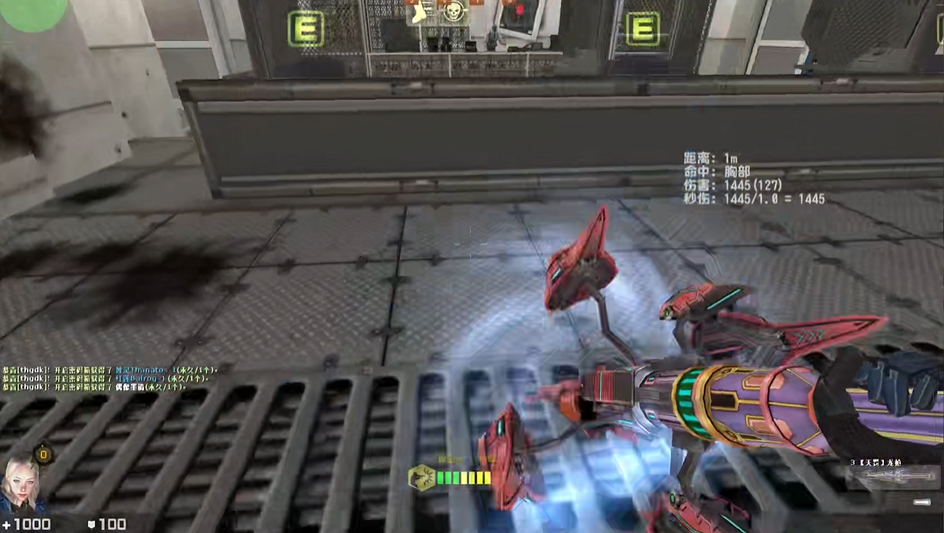Select the slot 3 melee weapon icon
The height and width of the screenshot is (533, 944).
pyautogui.click(x=891, y=479)
